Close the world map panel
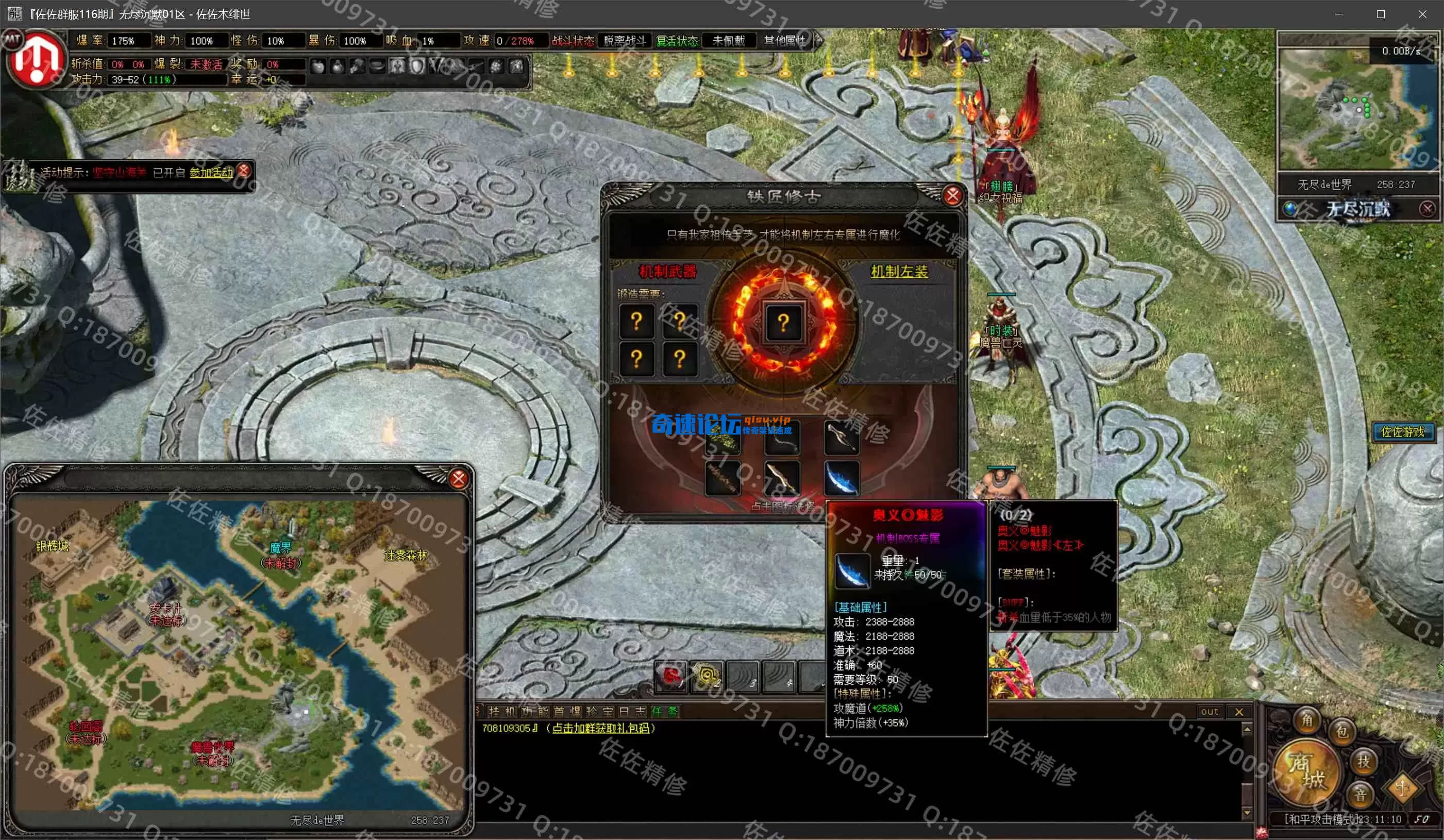The width and height of the screenshot is (1444, 840). [459, 478]
